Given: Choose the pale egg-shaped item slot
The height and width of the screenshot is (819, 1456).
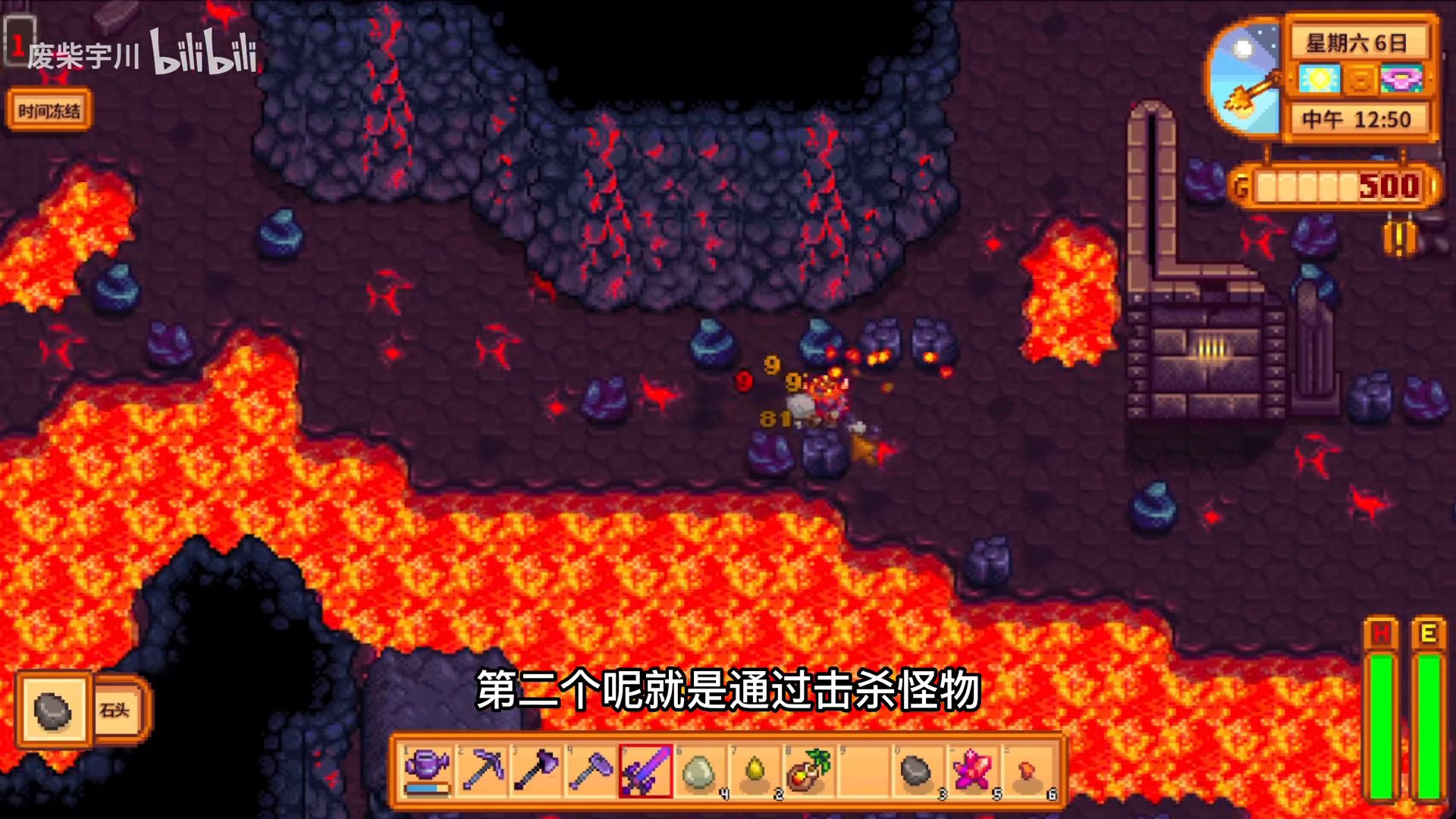Looking at the screenshot, I should click(699, 770).
